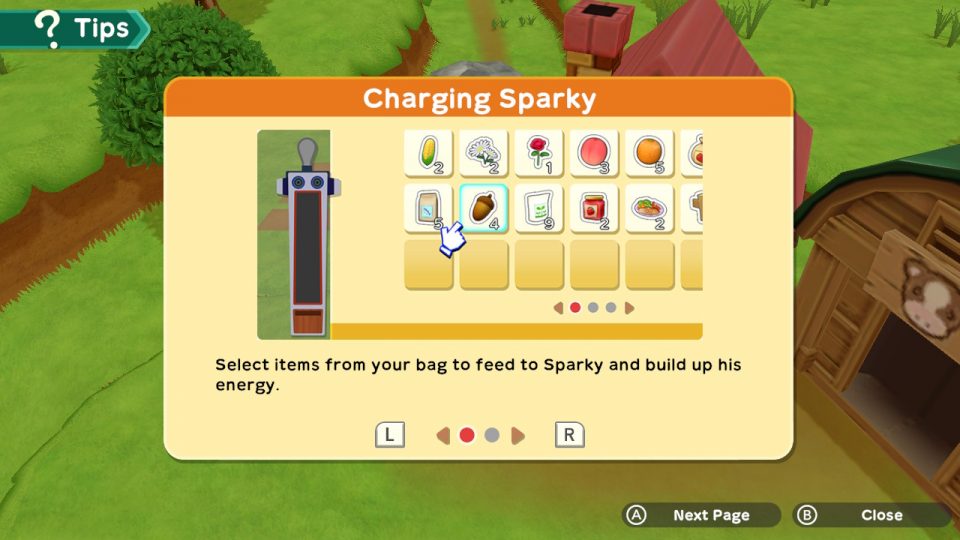Screen dimensions: 960x540
Task: Go to the Next Page of tips
Action: point(699,515)
